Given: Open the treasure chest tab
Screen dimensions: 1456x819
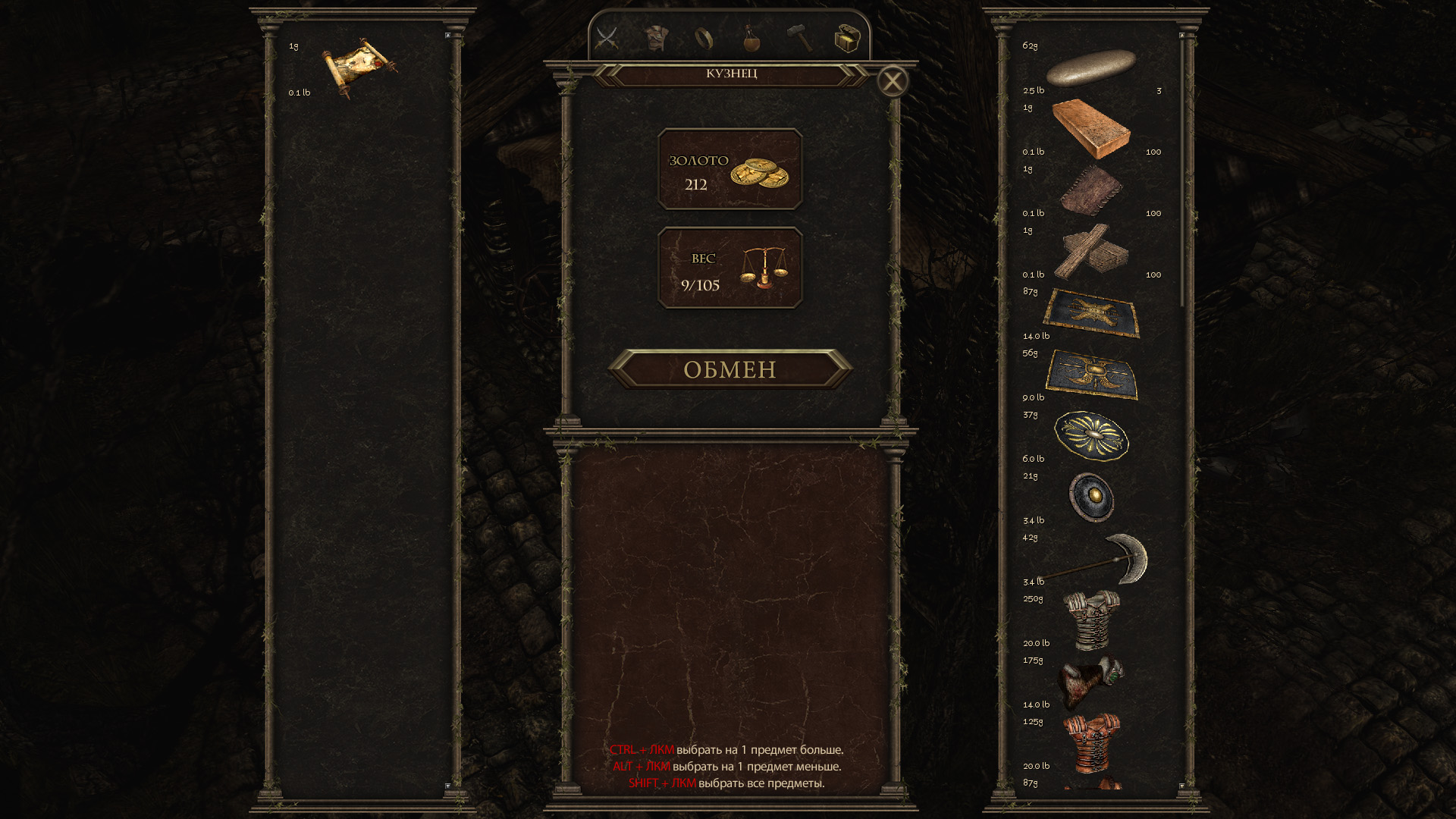Looking at the screenshot, I should (847, 38).
